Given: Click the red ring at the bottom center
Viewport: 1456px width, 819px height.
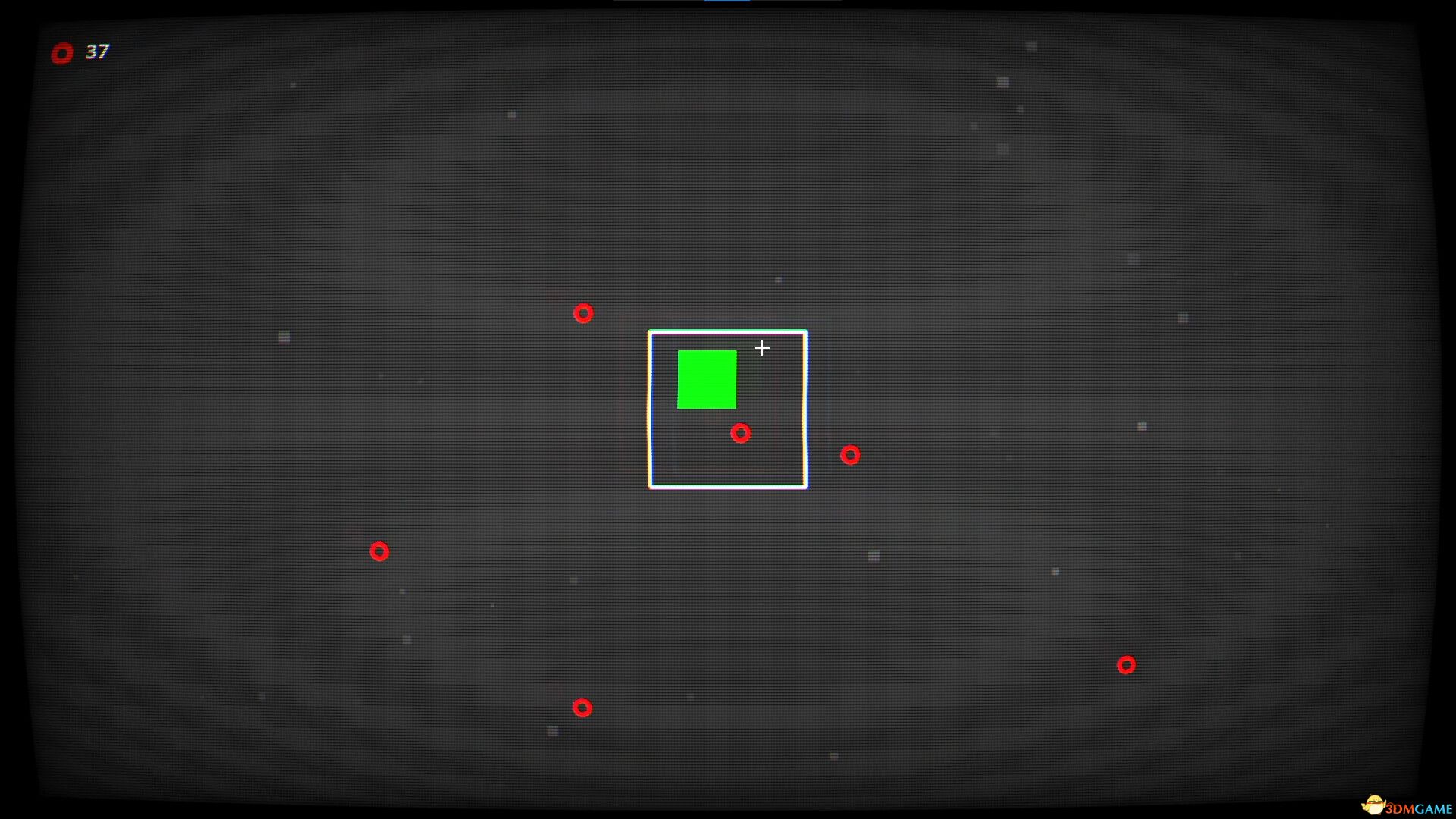Looking at the screenshot, I should 582,707.
